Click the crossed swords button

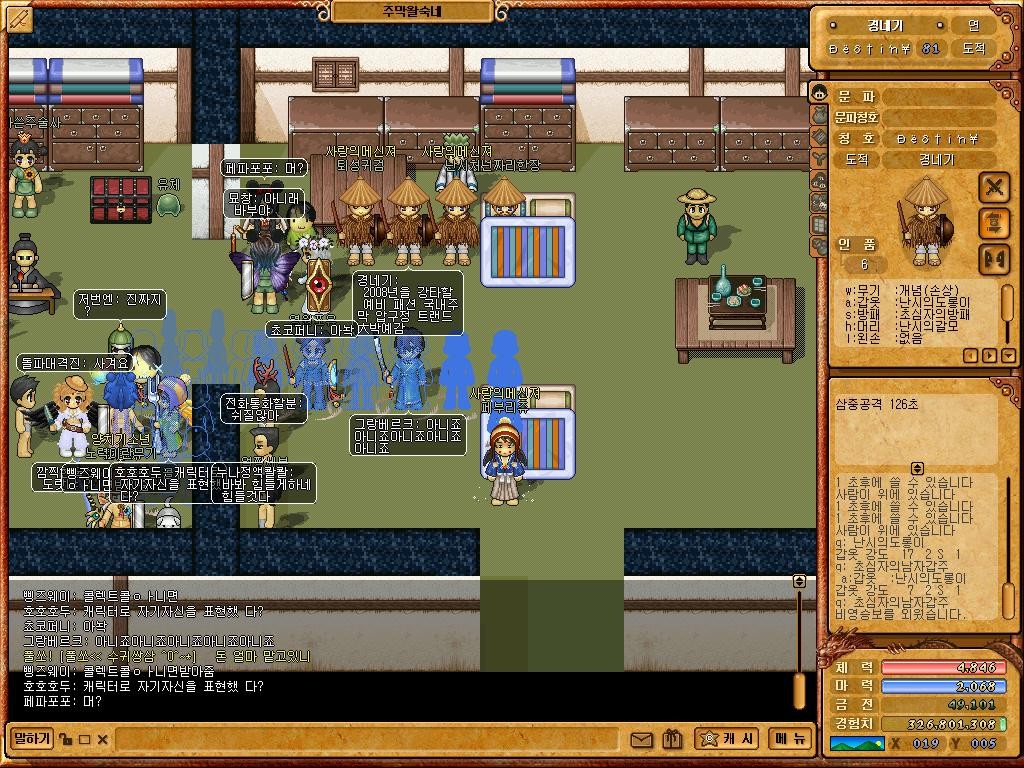click(993, 187)
